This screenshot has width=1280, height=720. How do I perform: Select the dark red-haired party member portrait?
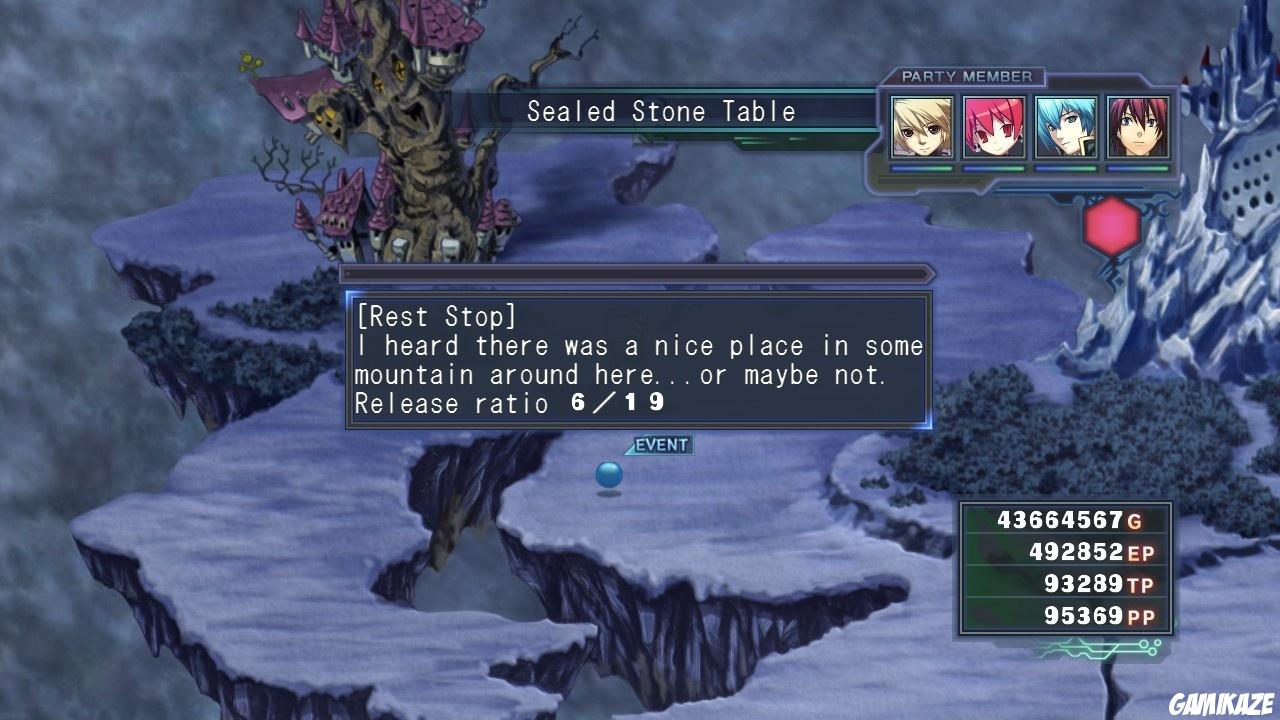tap(1138, 127)
